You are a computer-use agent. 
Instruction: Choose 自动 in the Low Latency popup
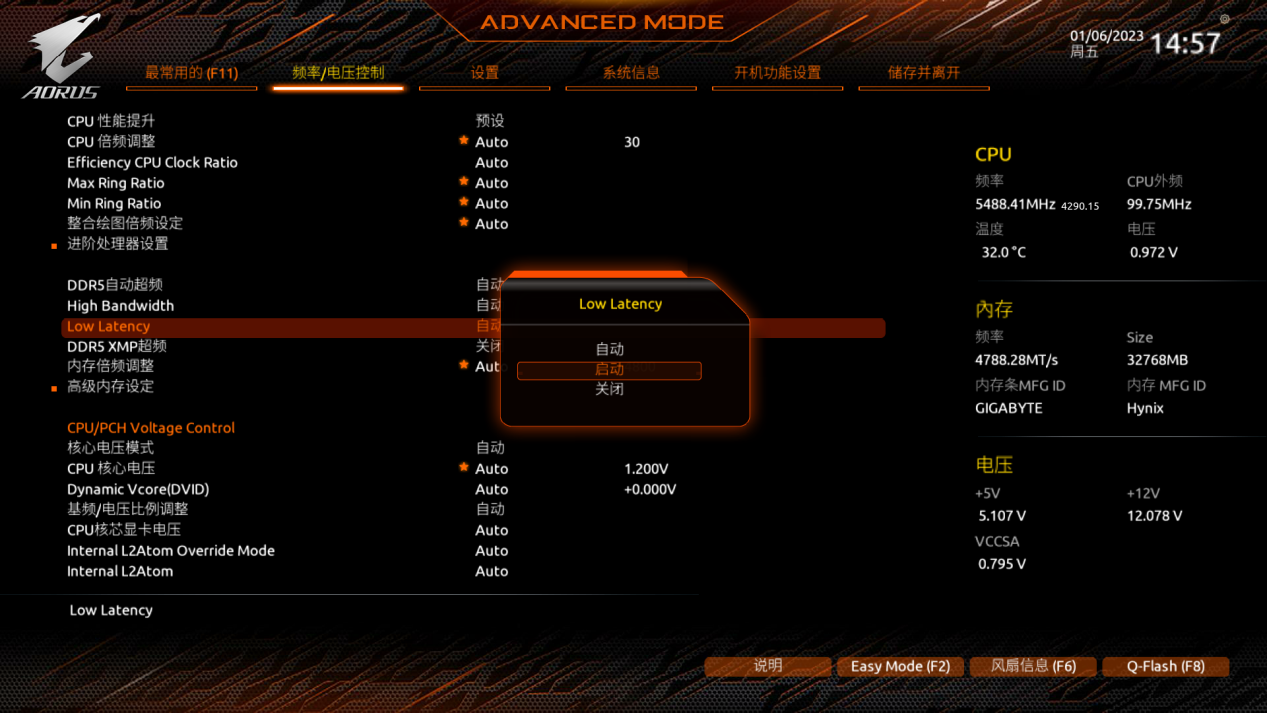click(609, 349)
